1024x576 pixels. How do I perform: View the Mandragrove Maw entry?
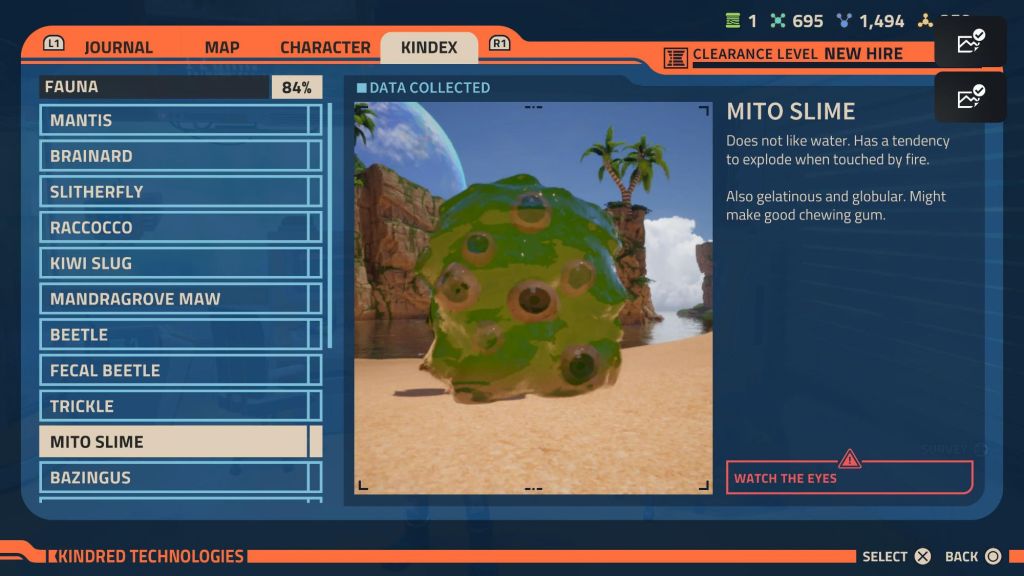coord(178,299)
